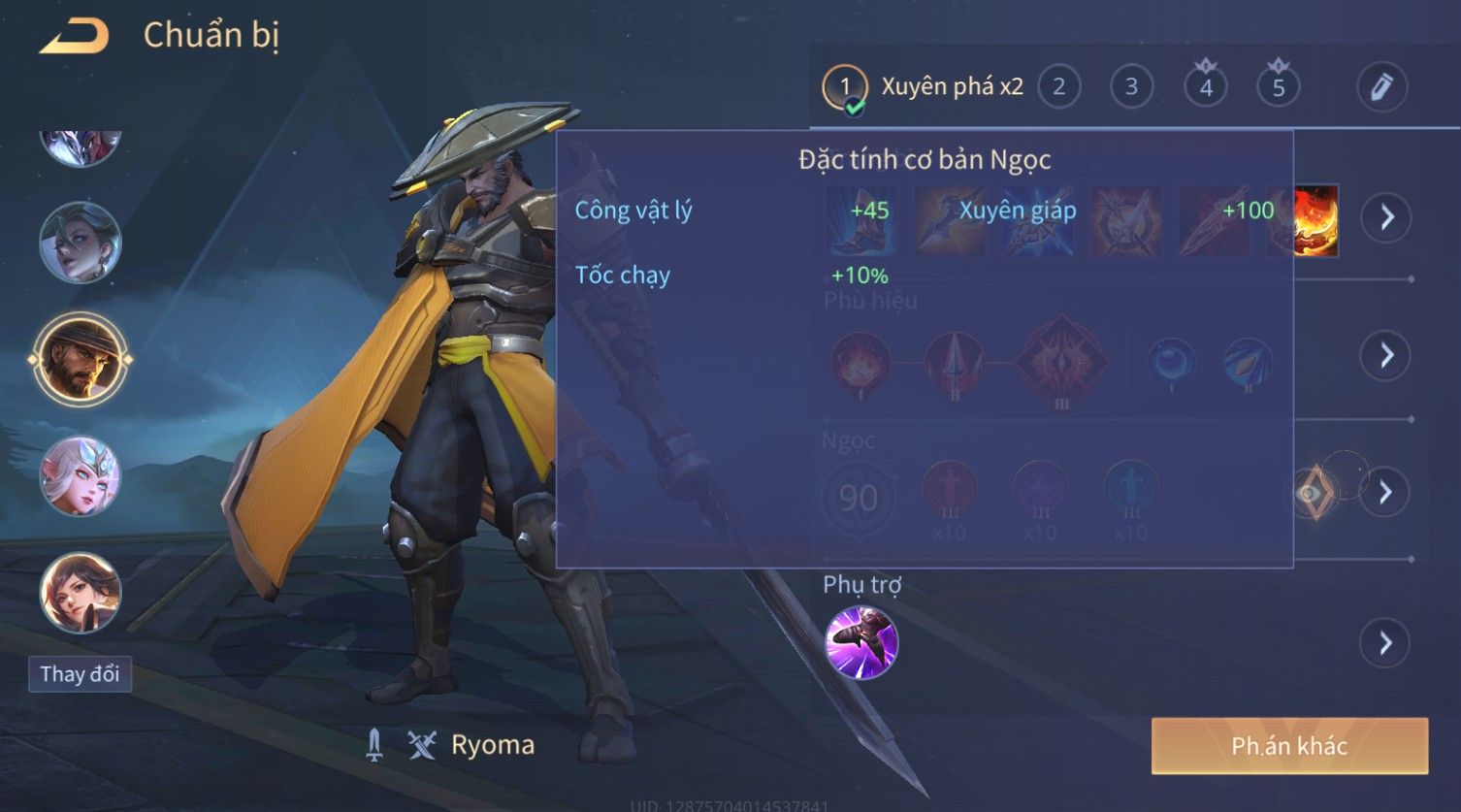Screen dimensions: 1461x812
Task: Toggle the orange diamond eye icon
Action: click(1313, 493)
